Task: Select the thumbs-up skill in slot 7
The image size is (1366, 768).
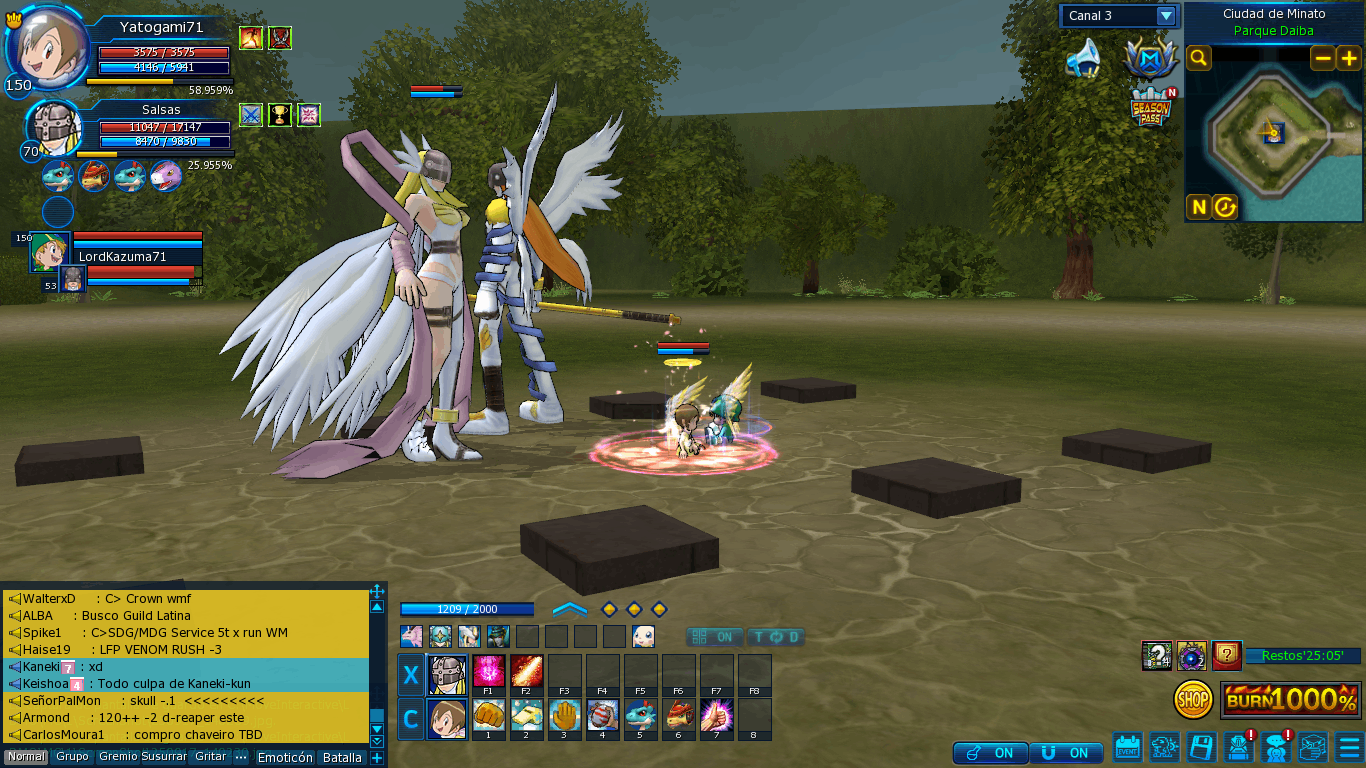Action: coord(716,715)
